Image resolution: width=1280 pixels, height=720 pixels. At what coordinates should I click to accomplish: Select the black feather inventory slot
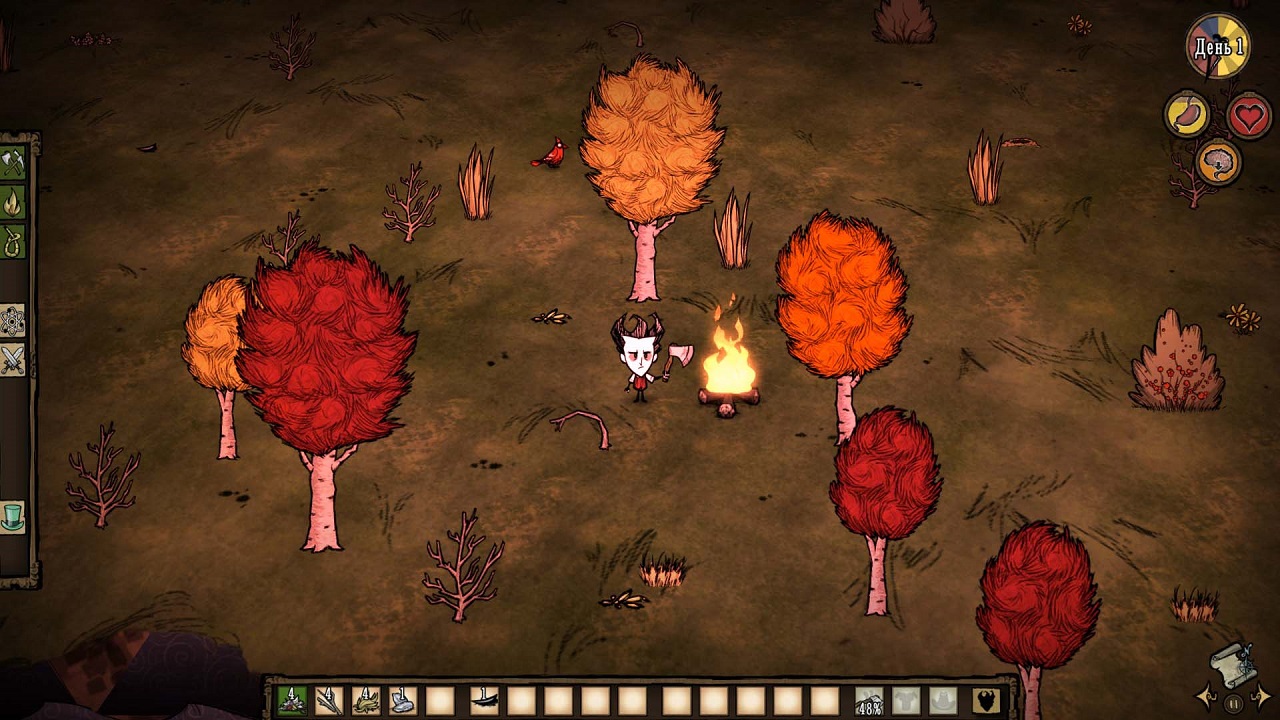(485, 700)
